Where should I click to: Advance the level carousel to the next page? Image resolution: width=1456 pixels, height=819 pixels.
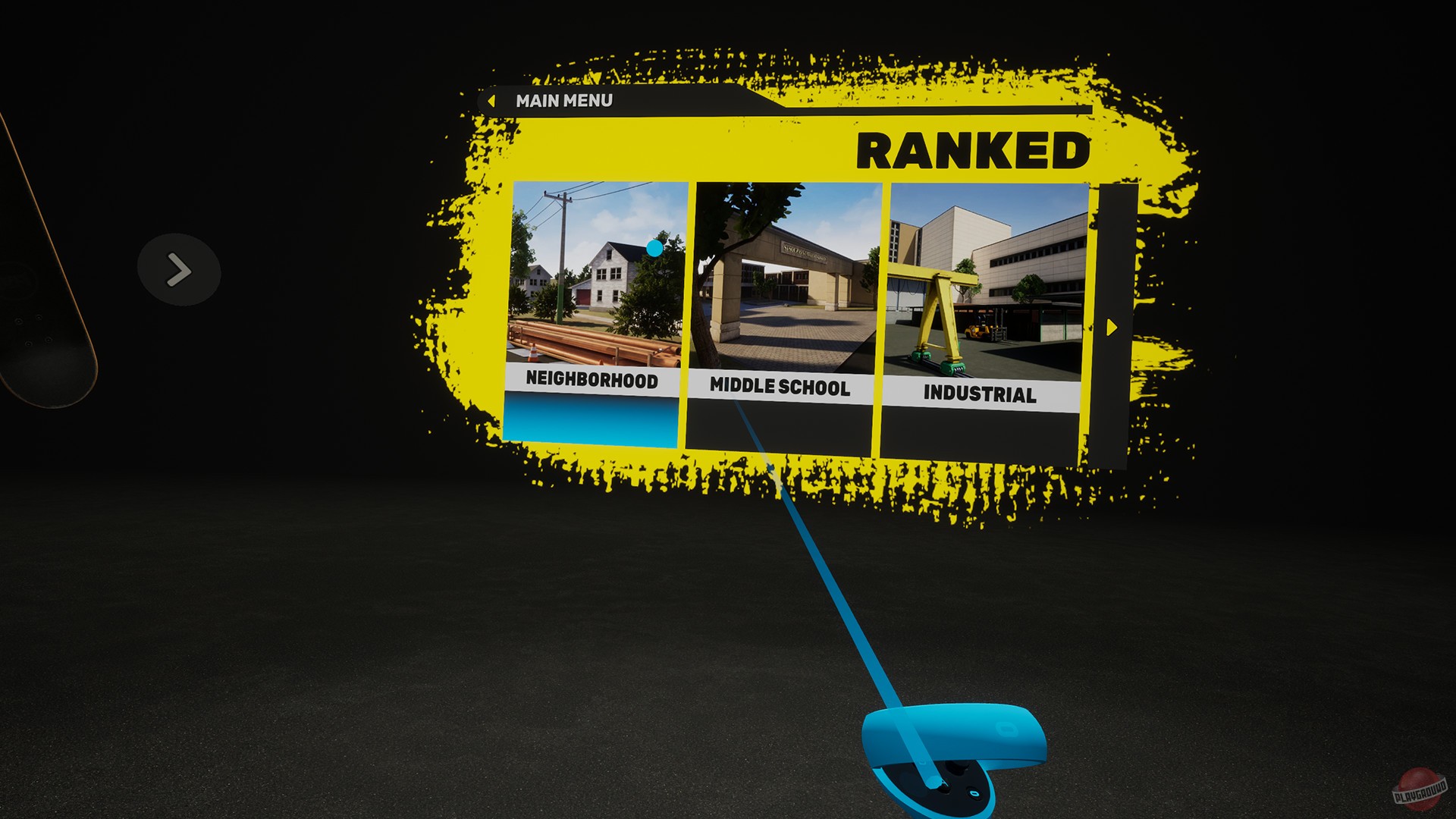1112,325
